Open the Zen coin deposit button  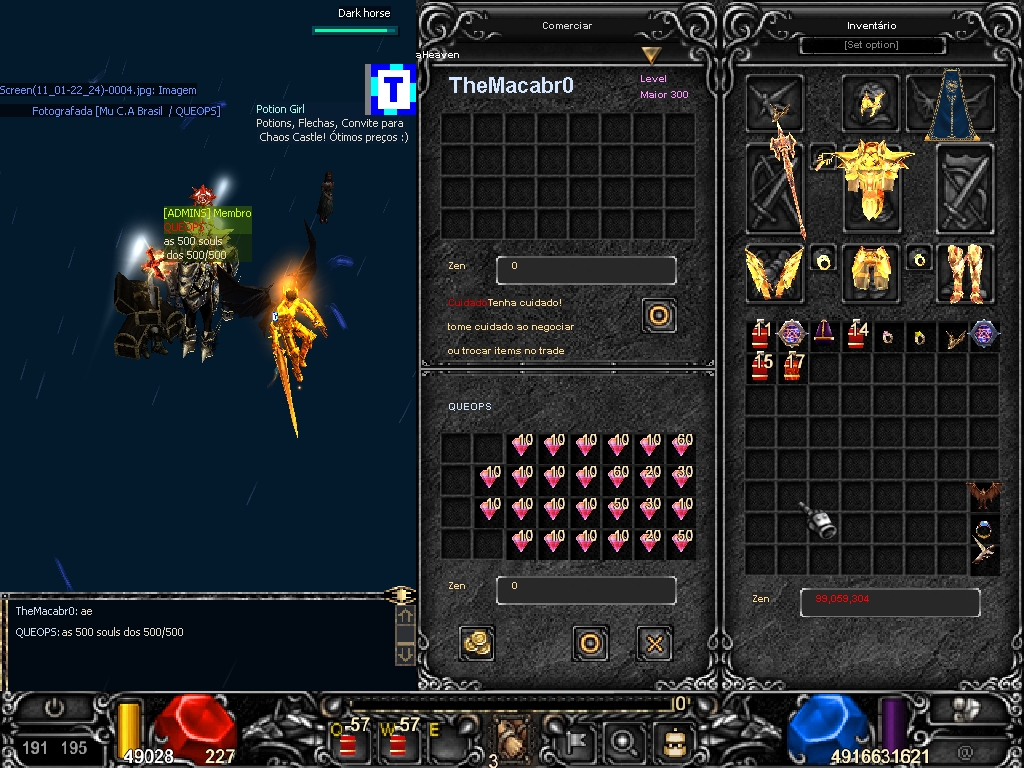point(477,643)
